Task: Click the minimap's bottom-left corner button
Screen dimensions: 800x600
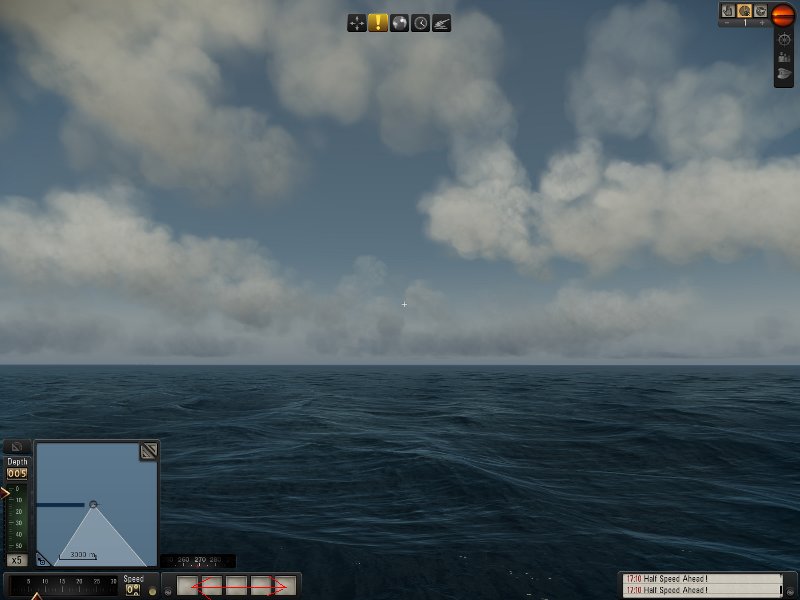Action: (41, 560)
